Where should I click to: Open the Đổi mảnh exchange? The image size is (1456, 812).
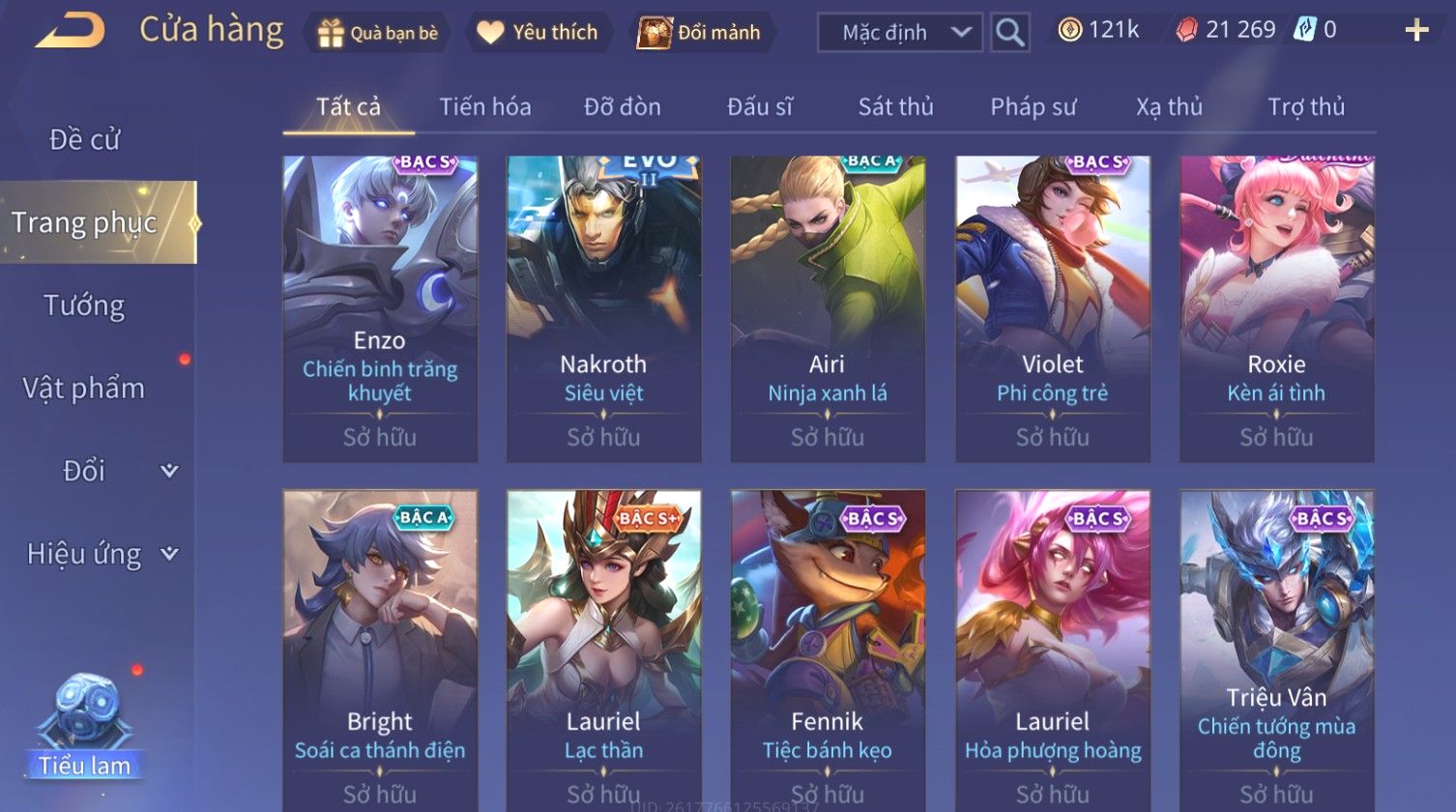(x=701, y=33)
